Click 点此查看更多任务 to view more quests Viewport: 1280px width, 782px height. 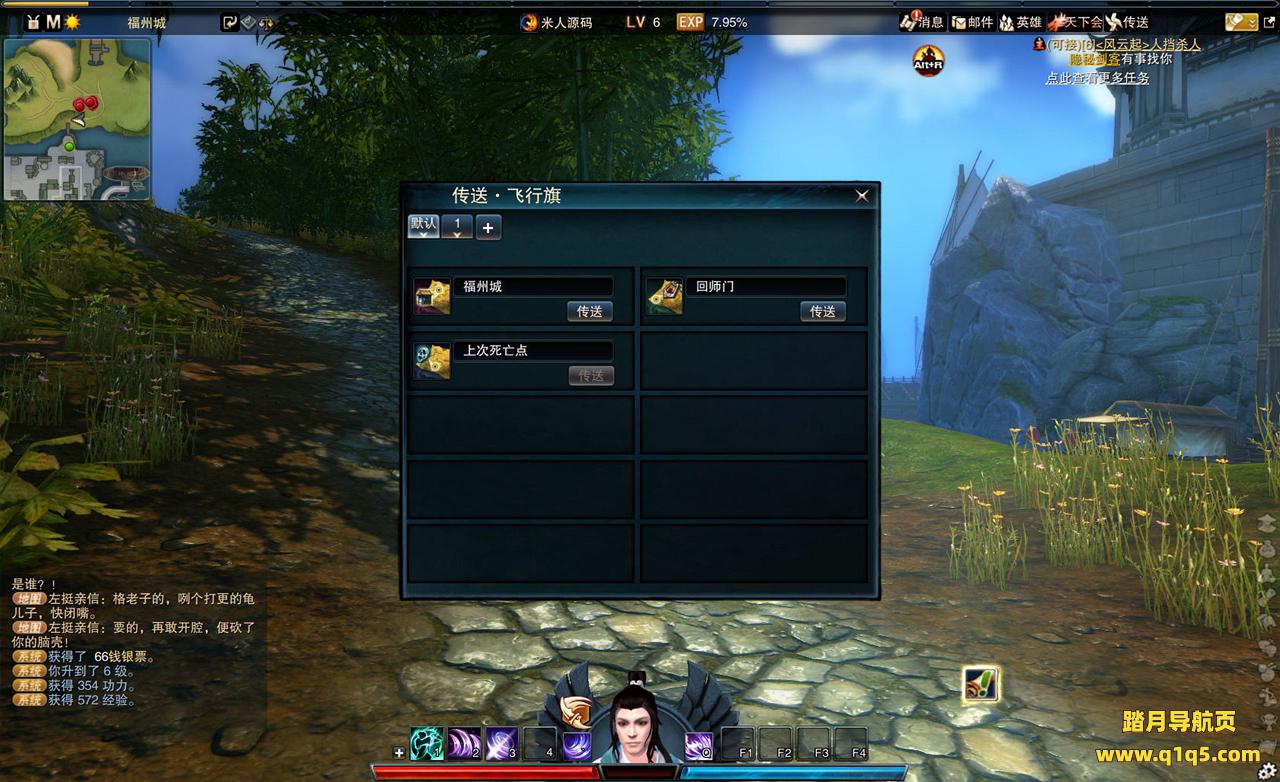point(1097,78)
